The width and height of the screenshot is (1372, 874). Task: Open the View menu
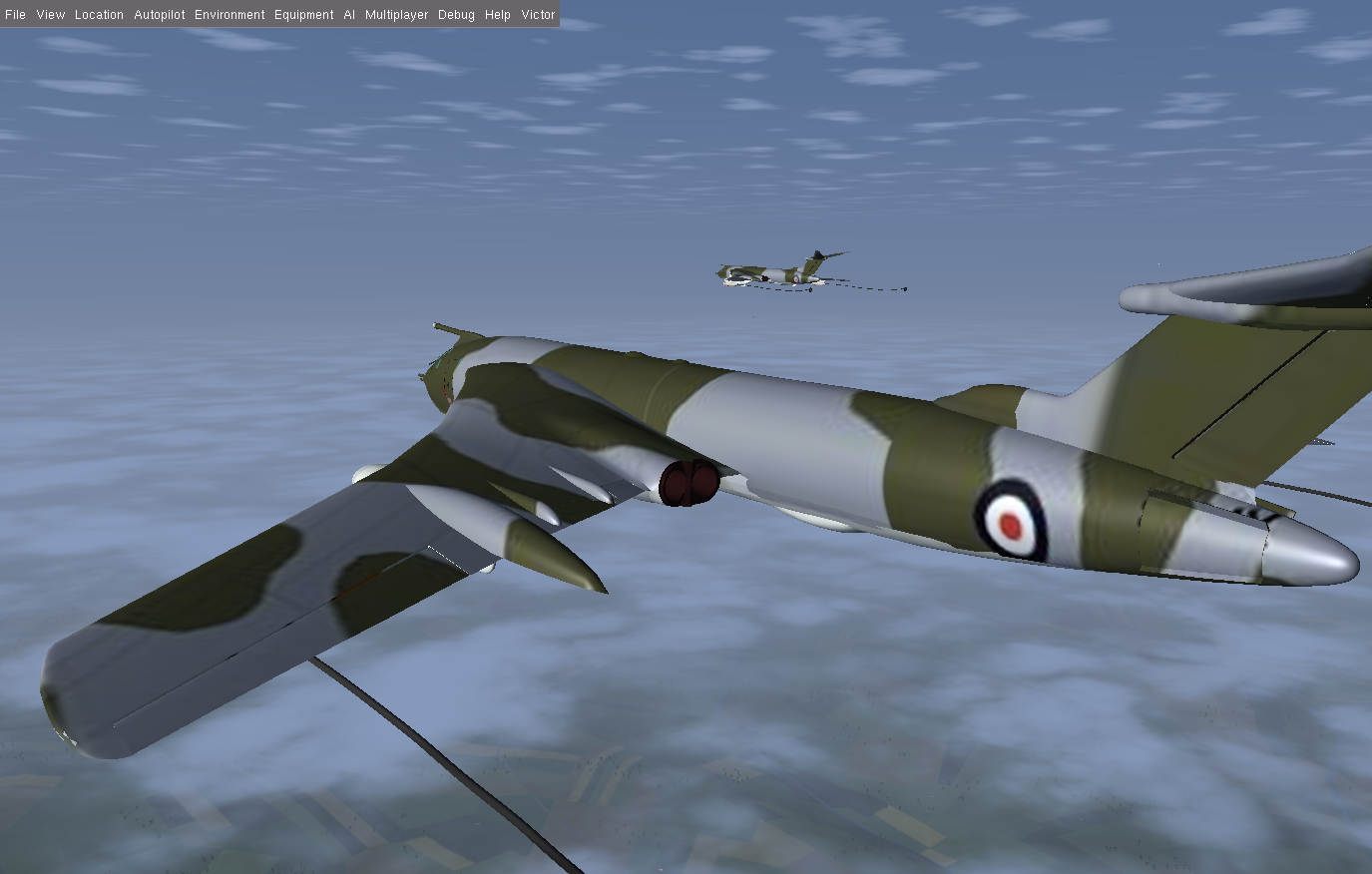(50, 15)
